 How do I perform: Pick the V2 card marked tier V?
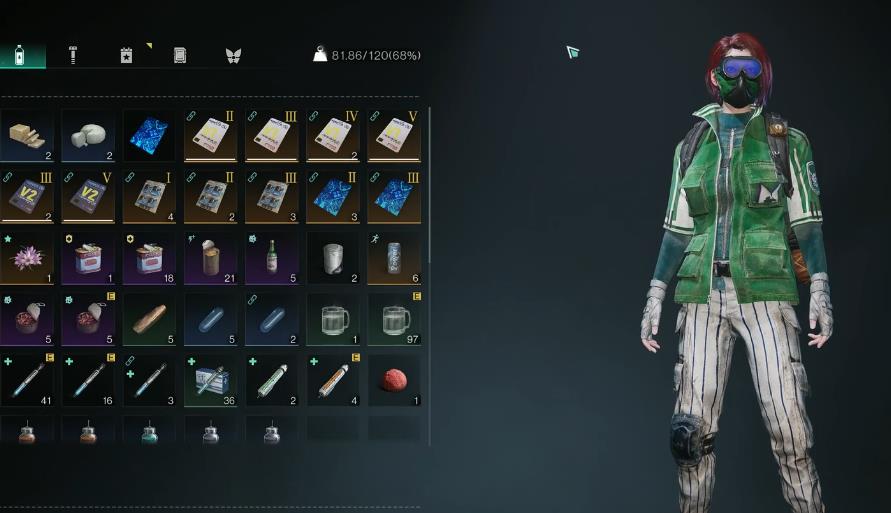click(x=88, y=197)
